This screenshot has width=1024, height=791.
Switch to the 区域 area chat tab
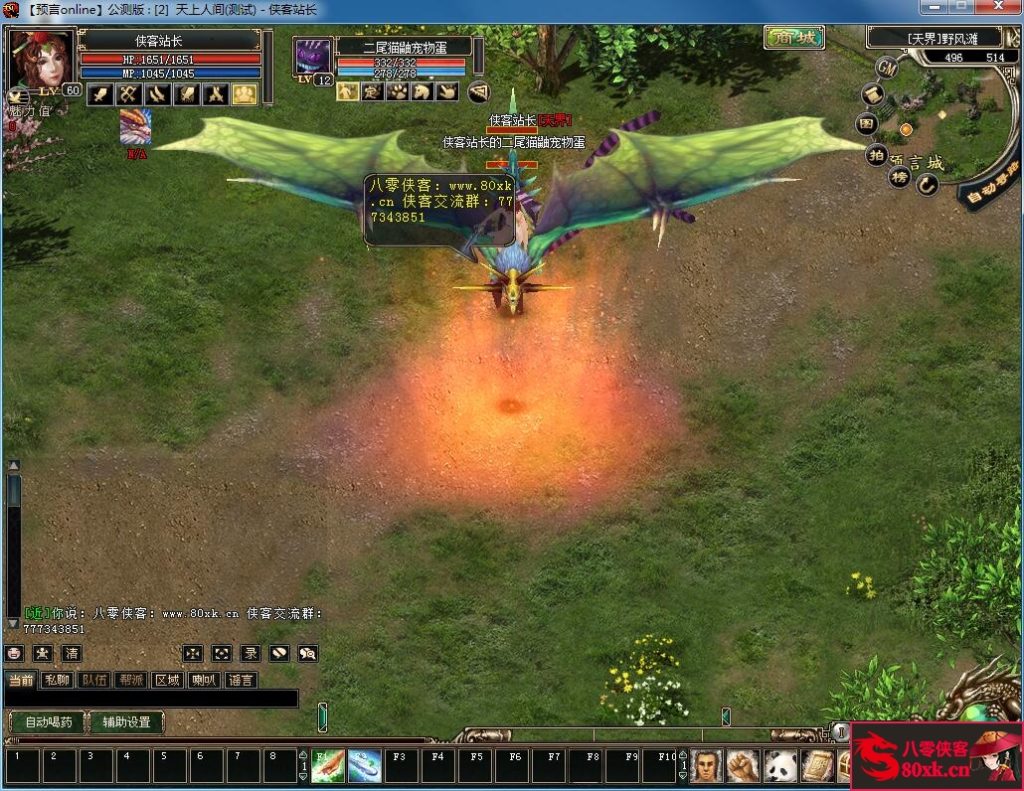tap(167, 680)
